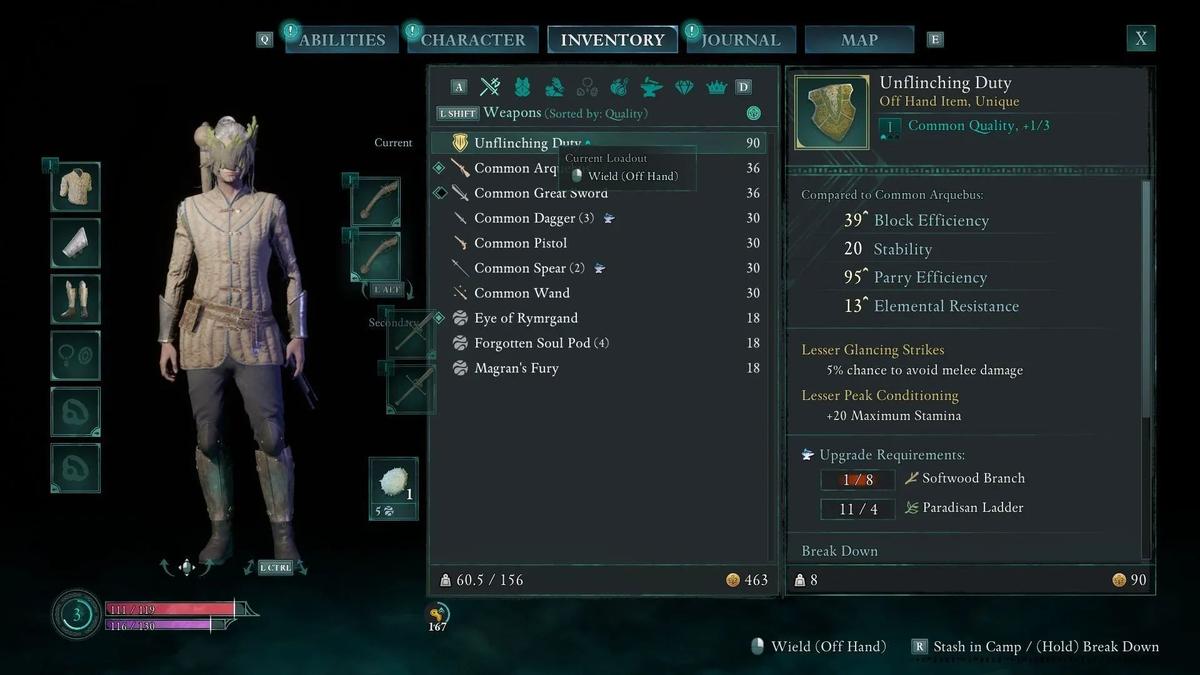The width and height of the screenshot is (1200, 675).
Task: Select the Inventory tab
Action: (x=612, y=40)
